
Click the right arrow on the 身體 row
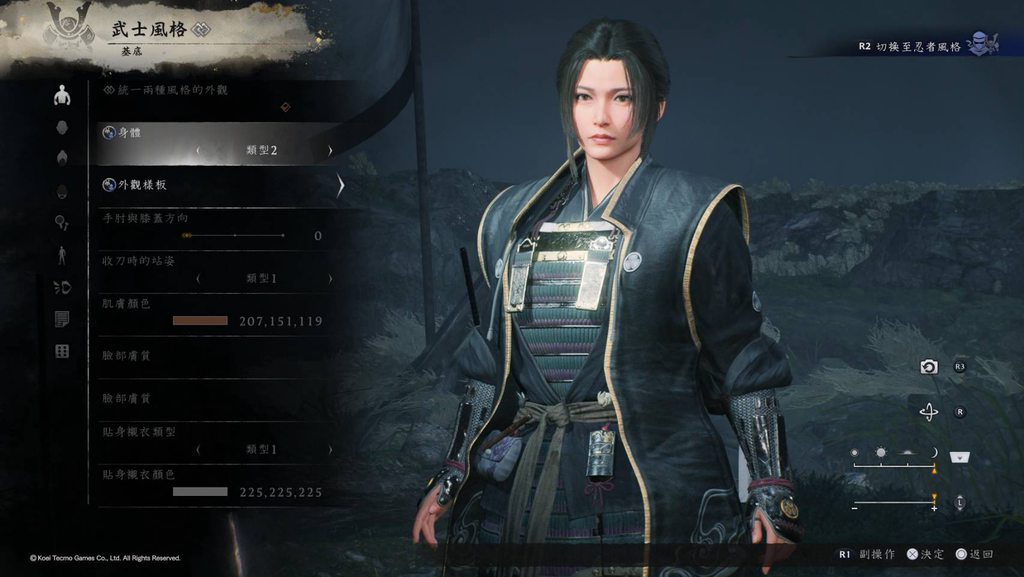pos(330,151)
